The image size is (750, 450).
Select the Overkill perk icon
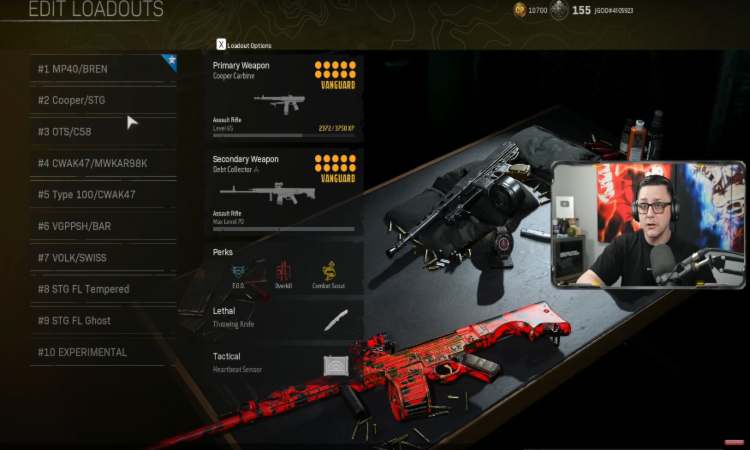pyautogui.click(x=284, y=271)
